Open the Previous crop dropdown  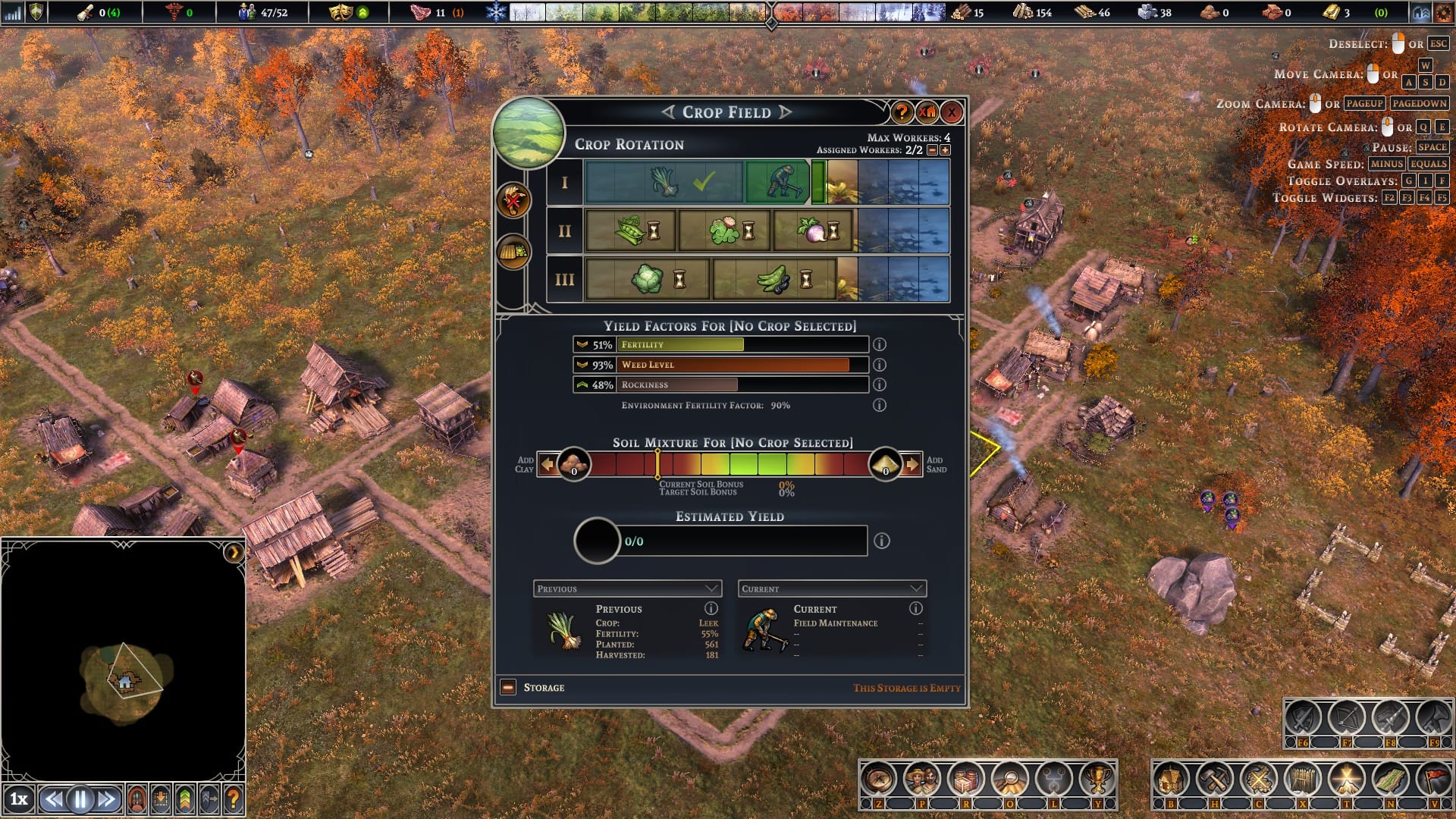(627, 588)
